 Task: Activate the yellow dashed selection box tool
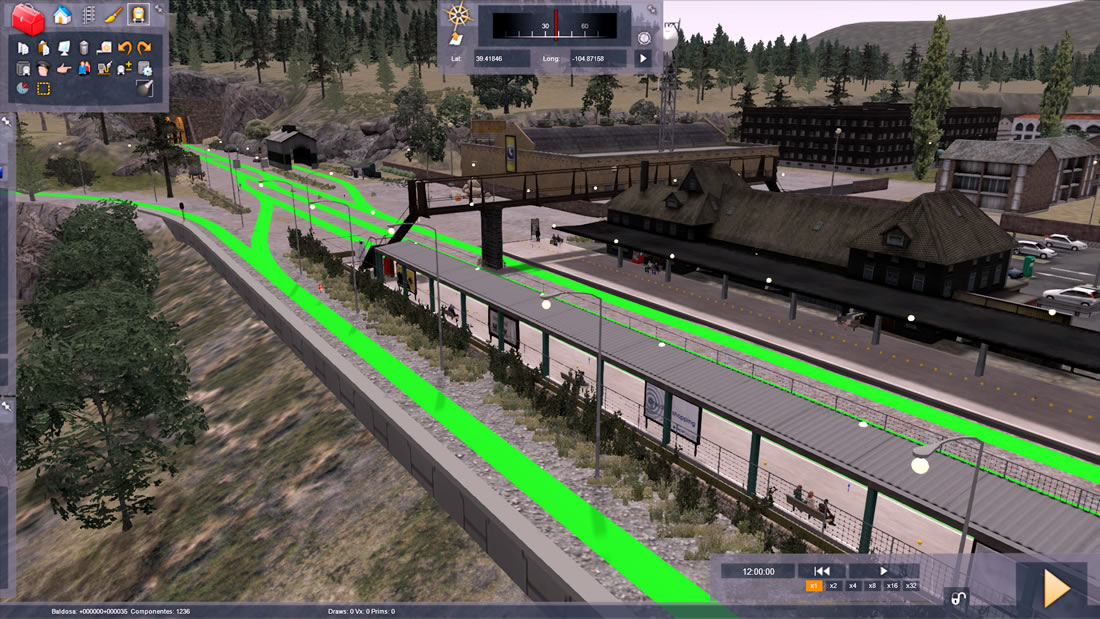[44, 88]
